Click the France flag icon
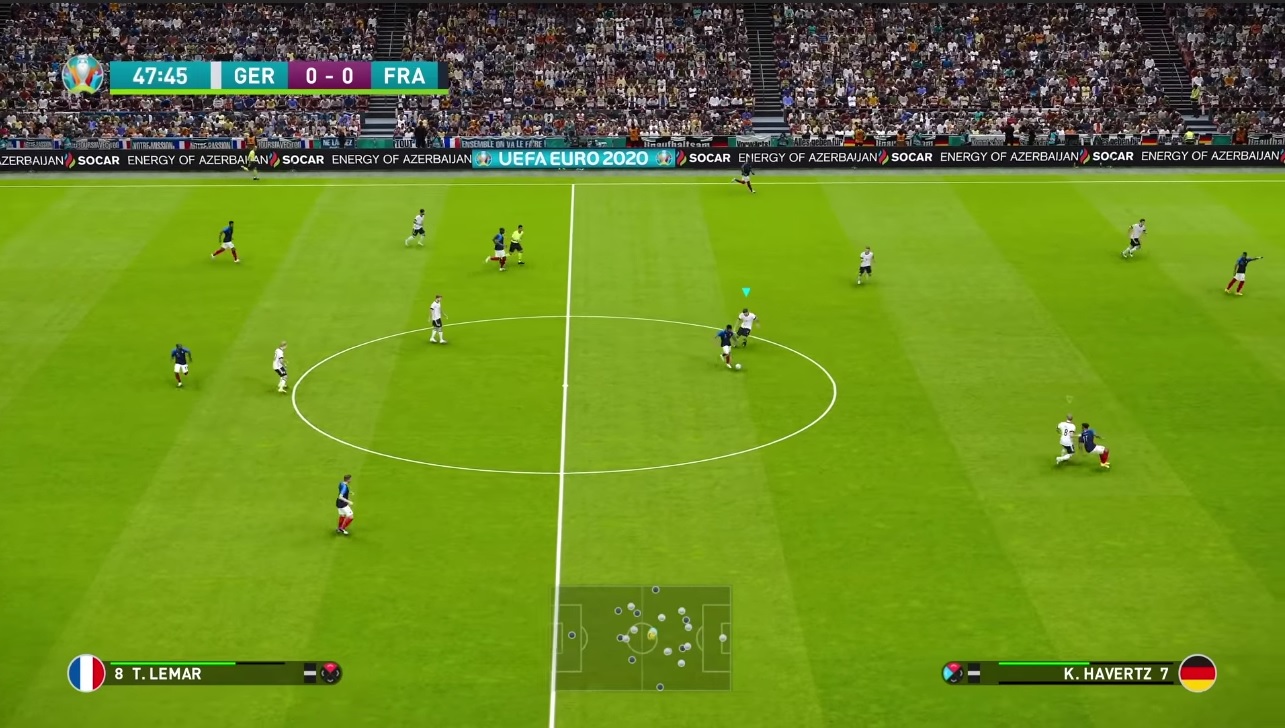Image resolution: width=1285 pixels, height=728 pixels. (x=87, y=673)
